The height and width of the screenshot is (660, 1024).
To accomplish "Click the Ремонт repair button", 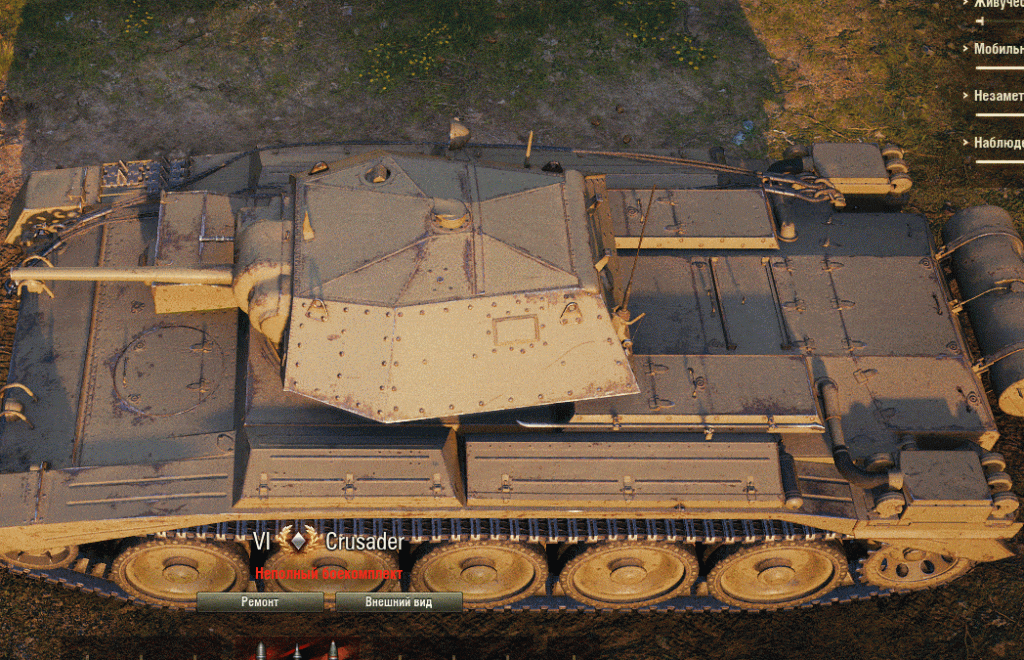I will pos(260,602).
